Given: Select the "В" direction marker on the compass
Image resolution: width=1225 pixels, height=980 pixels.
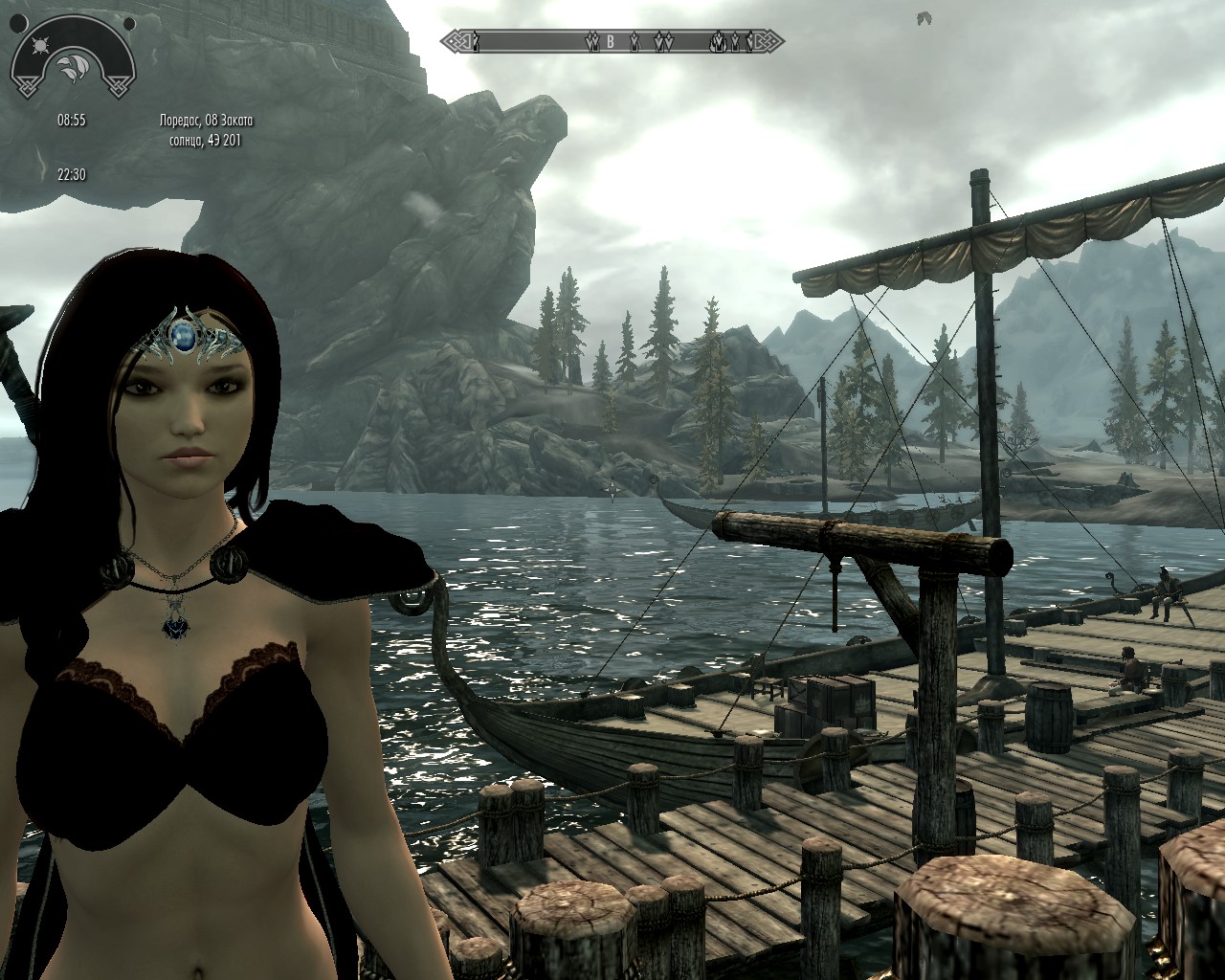Looking at the screenshot, I should tap(609, 41).
